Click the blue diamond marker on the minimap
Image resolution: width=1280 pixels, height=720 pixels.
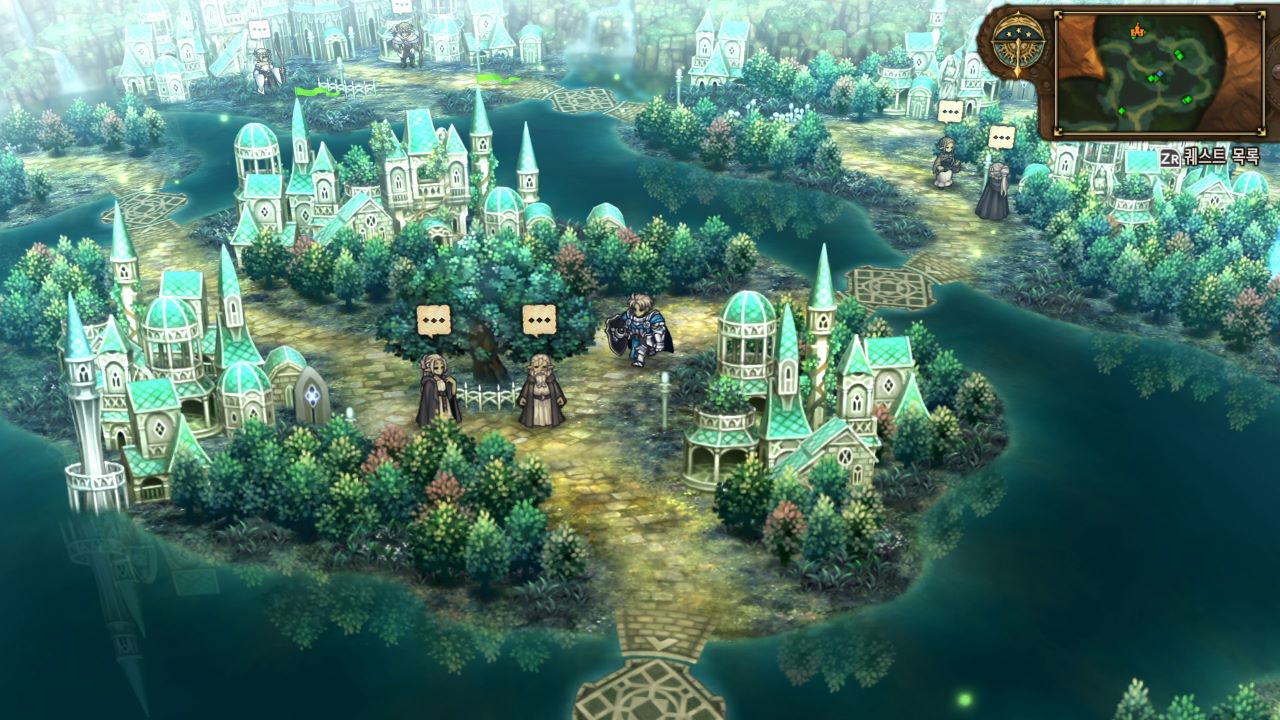1159,74
